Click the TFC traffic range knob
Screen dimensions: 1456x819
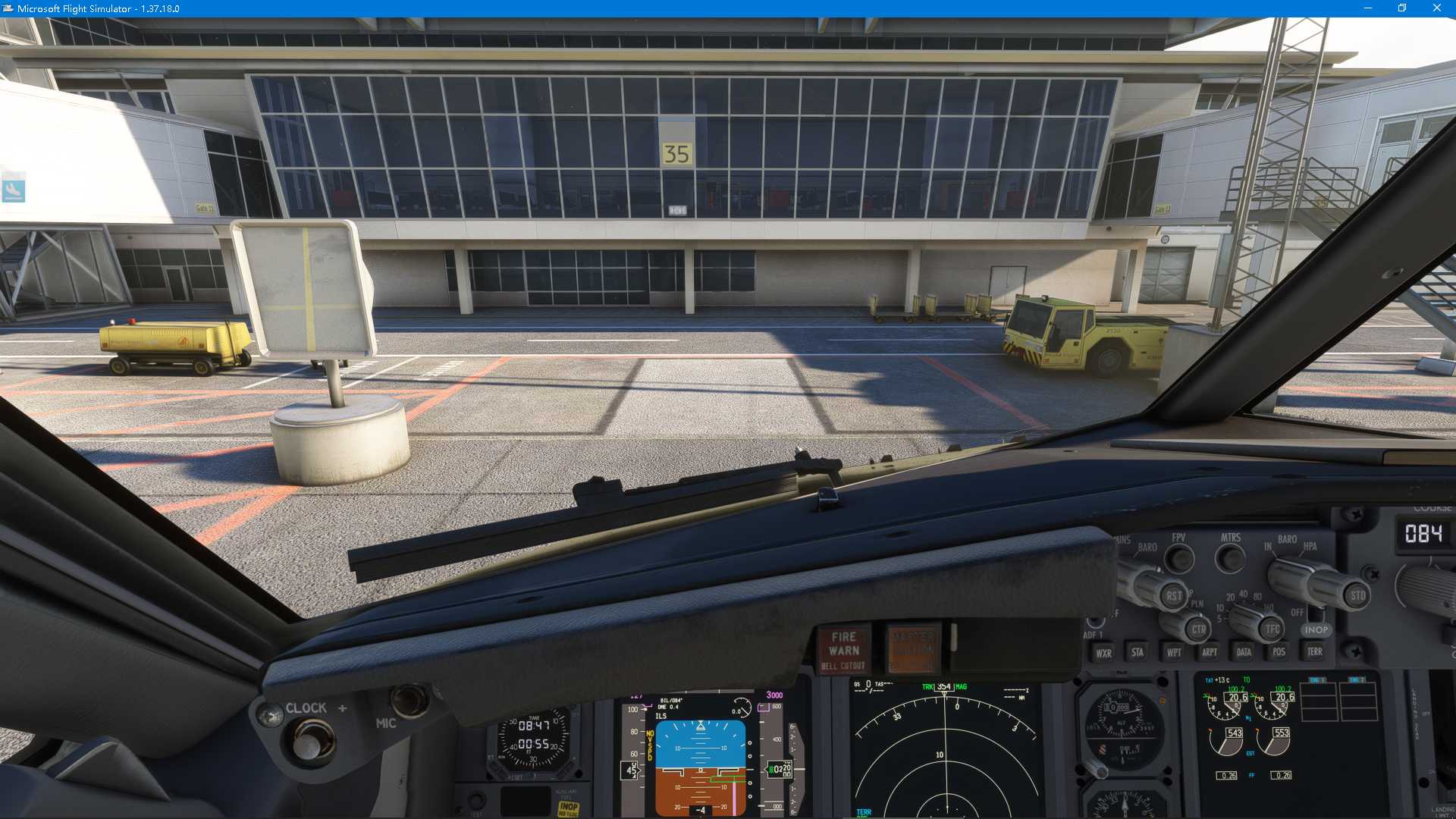click(x=1272, y=629)
